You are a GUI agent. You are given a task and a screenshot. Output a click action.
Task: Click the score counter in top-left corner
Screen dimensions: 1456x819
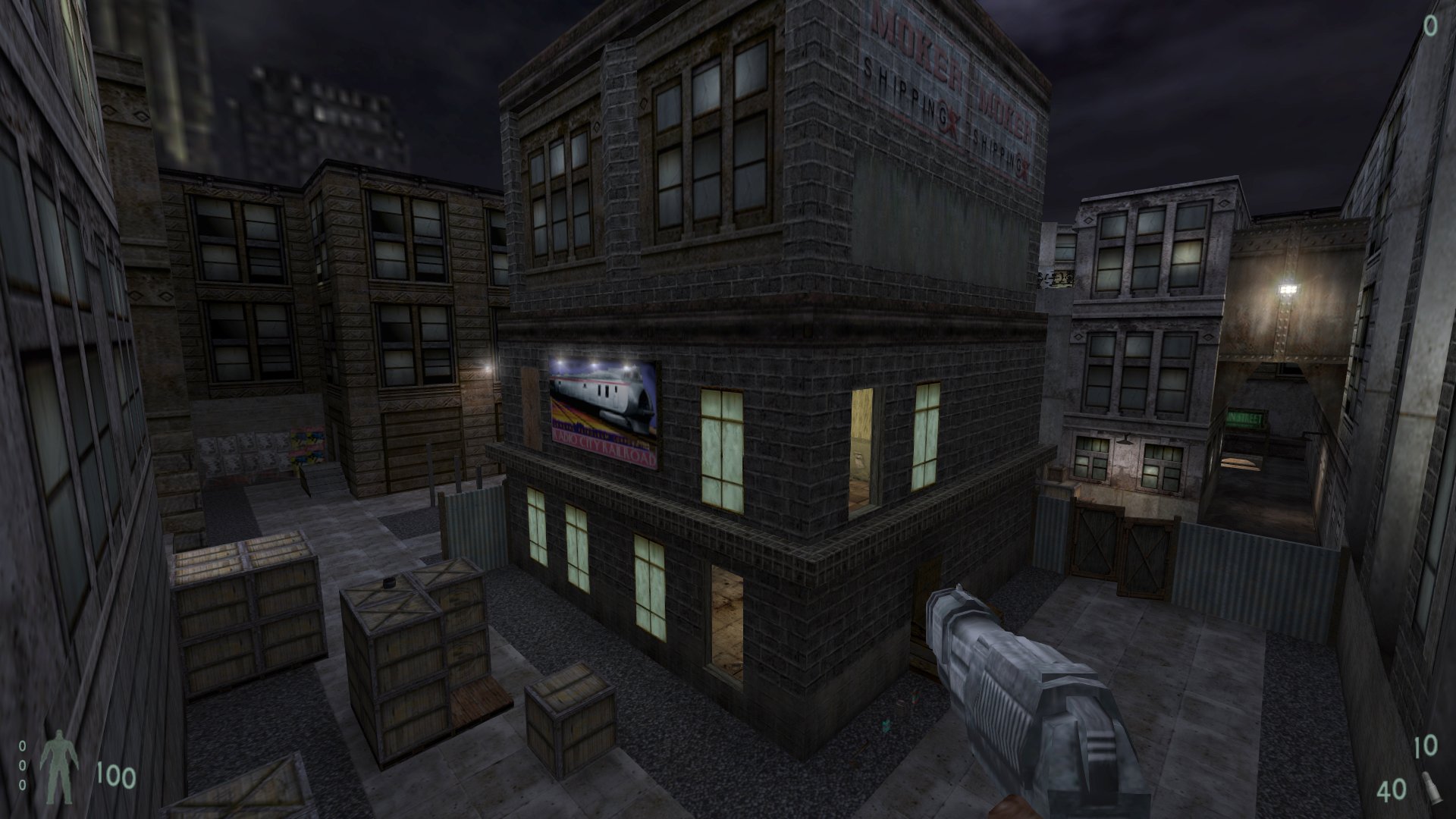(x=27, y=27)
